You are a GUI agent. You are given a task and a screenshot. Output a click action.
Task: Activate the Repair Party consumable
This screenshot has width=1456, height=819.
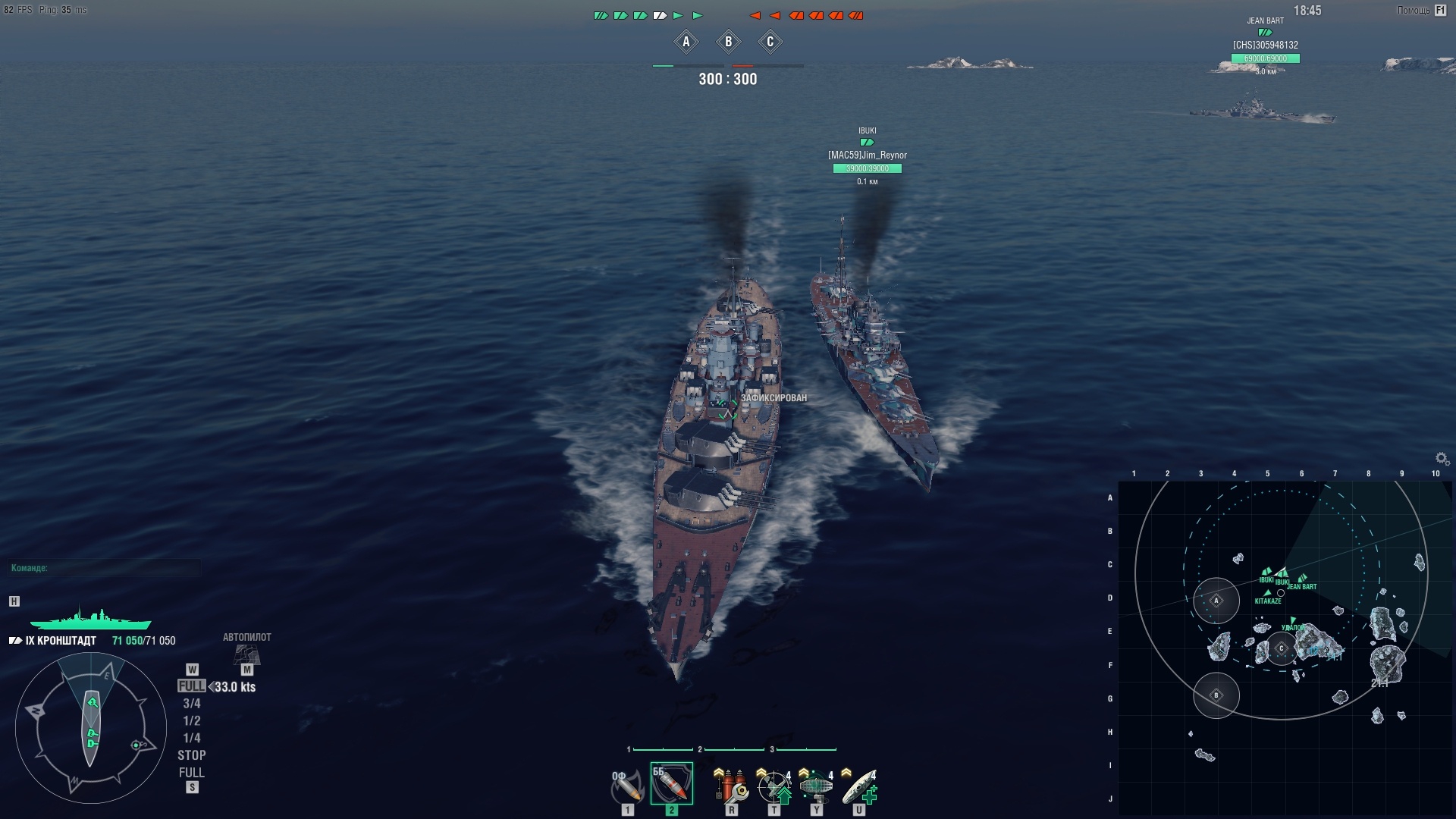[x=859, y=786]
